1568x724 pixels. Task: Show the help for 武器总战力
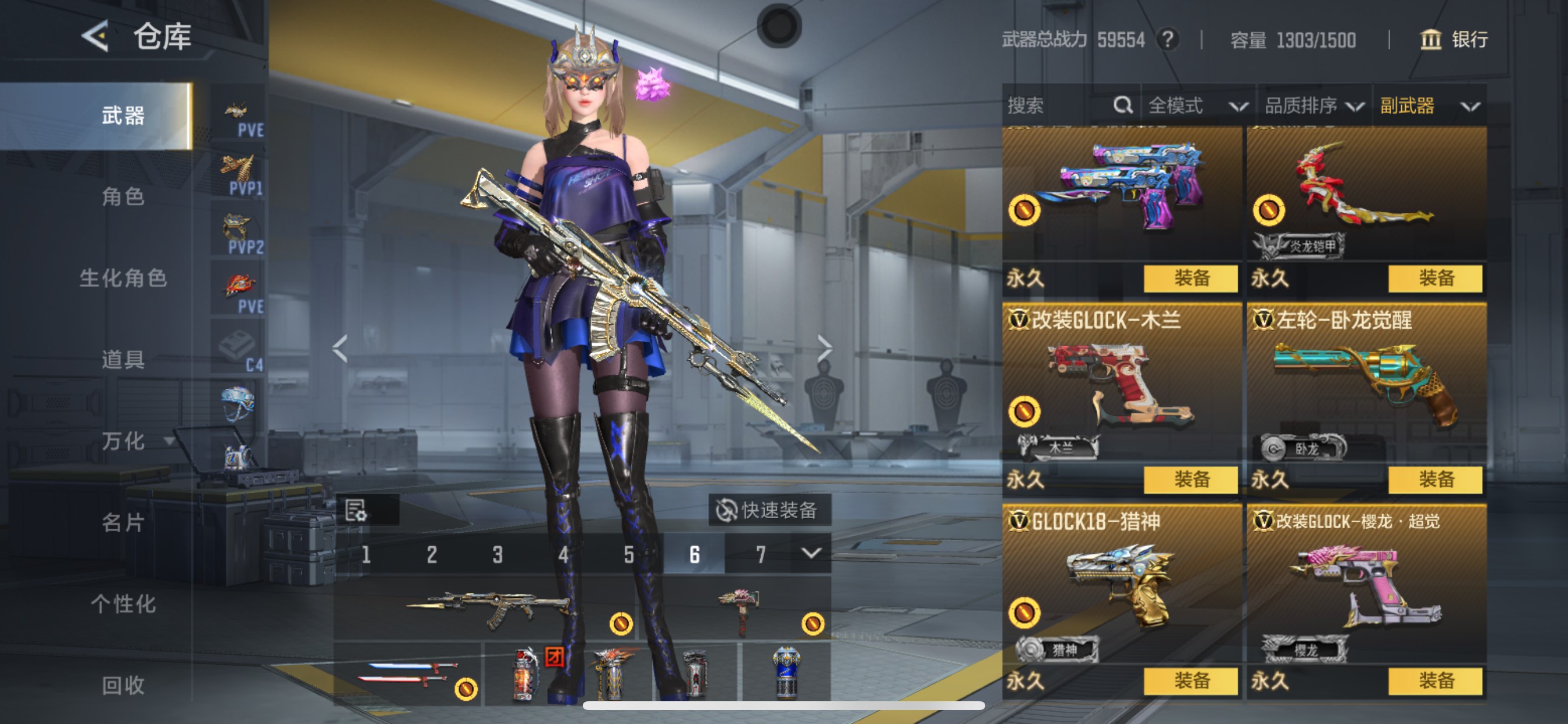[x=1167, y=40]
